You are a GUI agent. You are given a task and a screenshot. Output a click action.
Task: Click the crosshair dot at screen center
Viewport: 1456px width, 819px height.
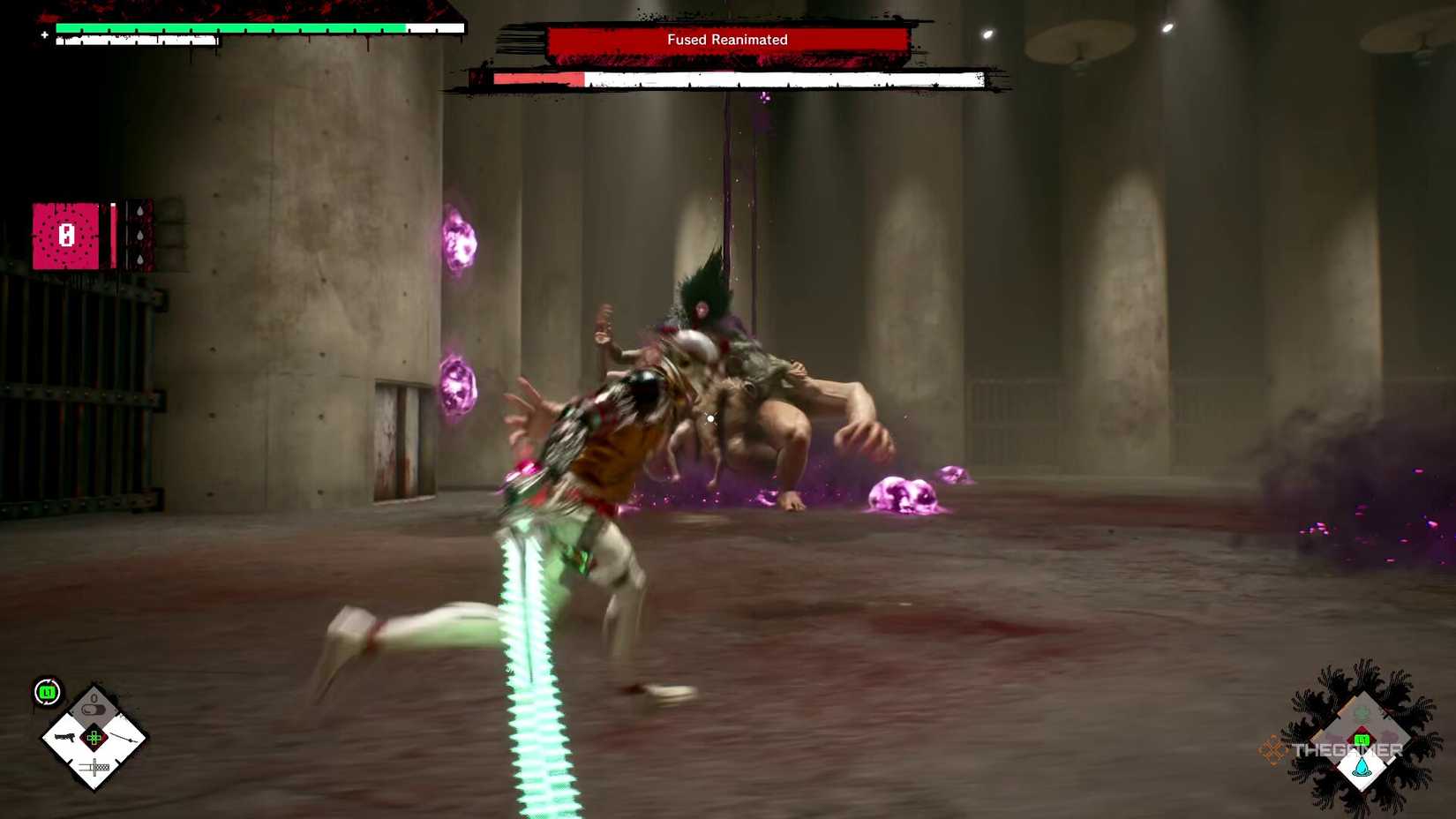click(710, 418)
